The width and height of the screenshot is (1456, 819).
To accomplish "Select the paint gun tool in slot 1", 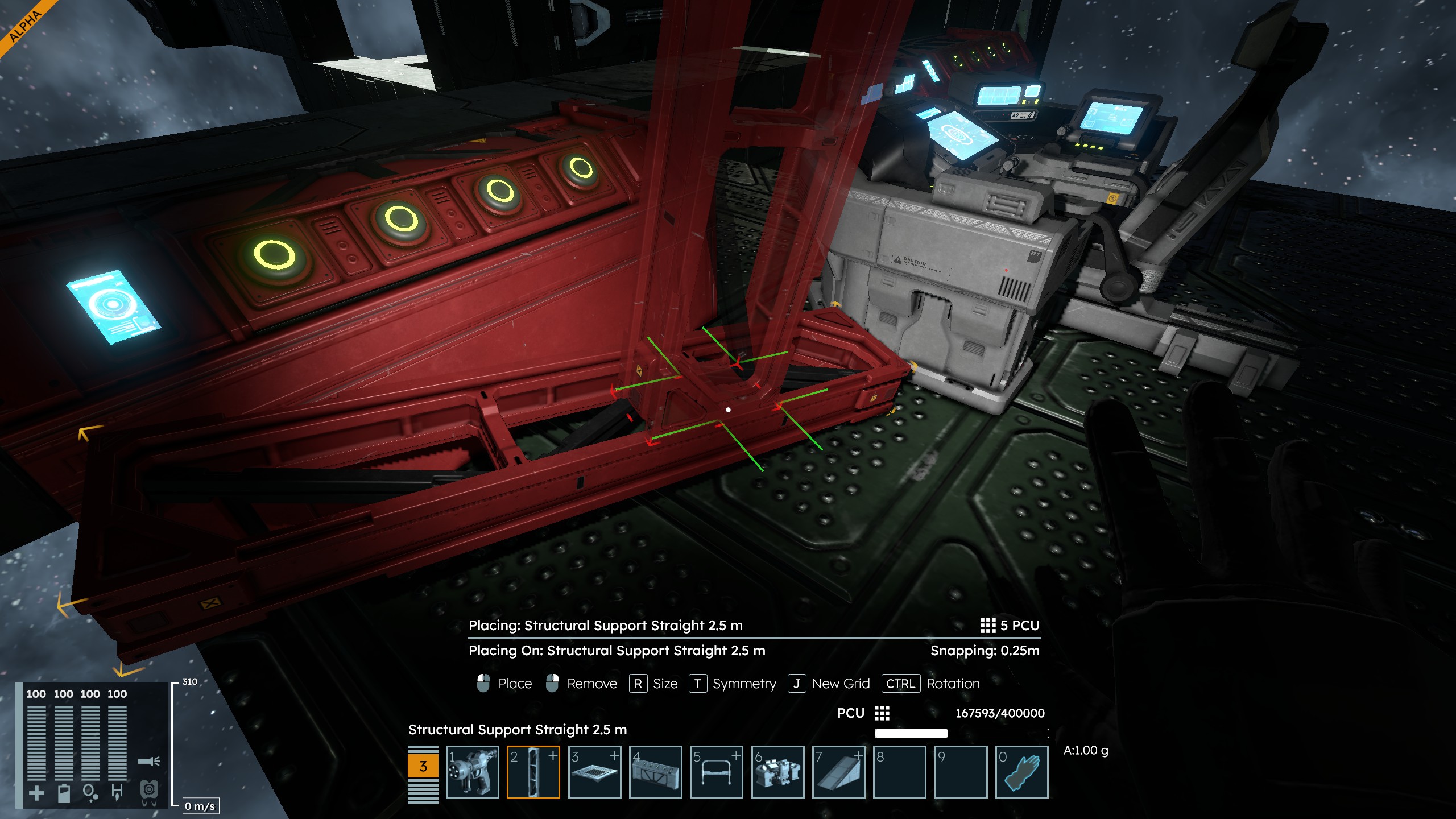I will [472, 772].
